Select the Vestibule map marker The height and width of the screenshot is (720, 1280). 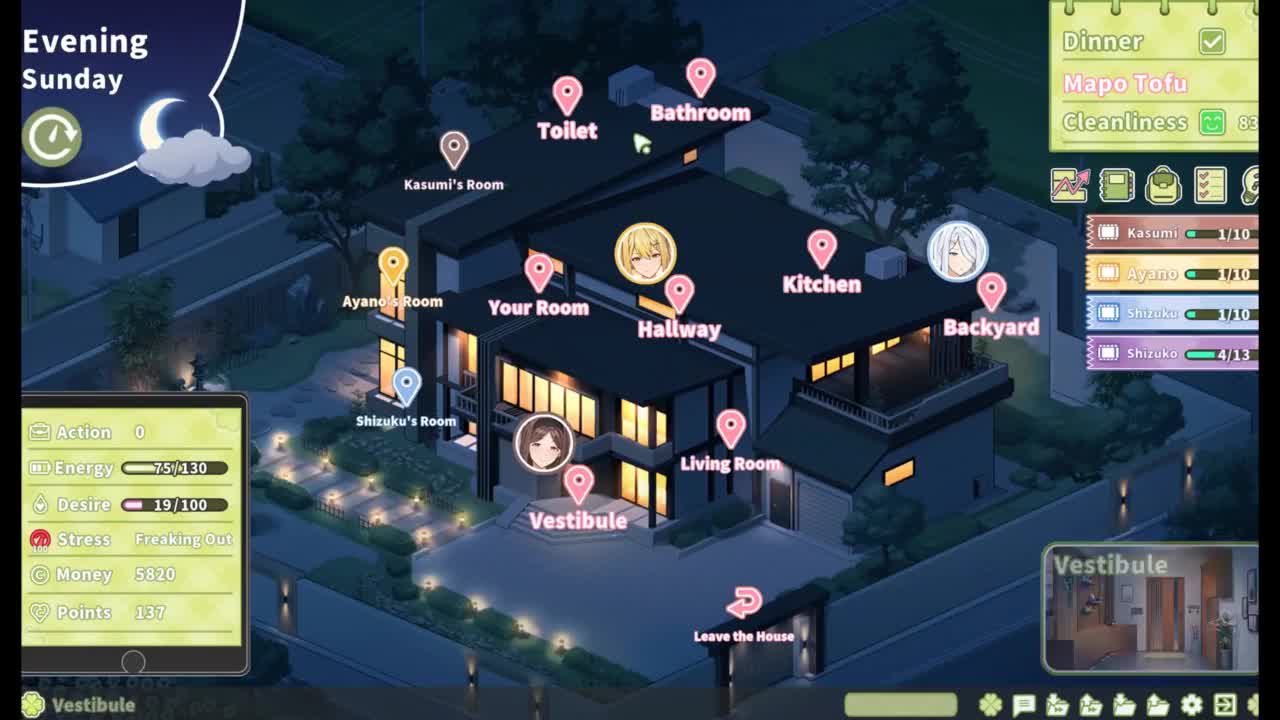coord(578,485)
